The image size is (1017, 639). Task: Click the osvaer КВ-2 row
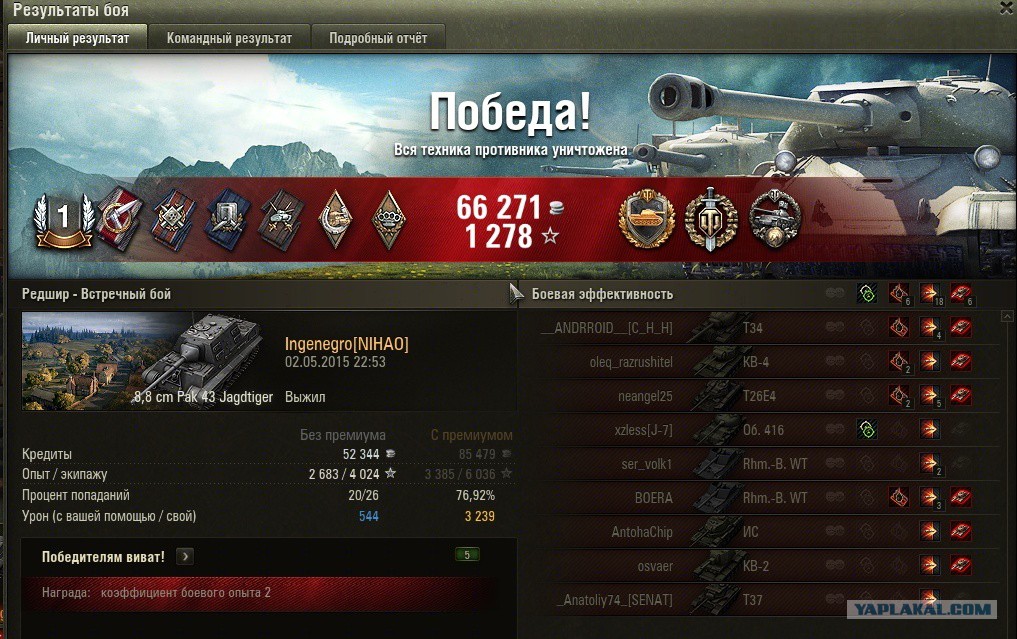[760, 566]
